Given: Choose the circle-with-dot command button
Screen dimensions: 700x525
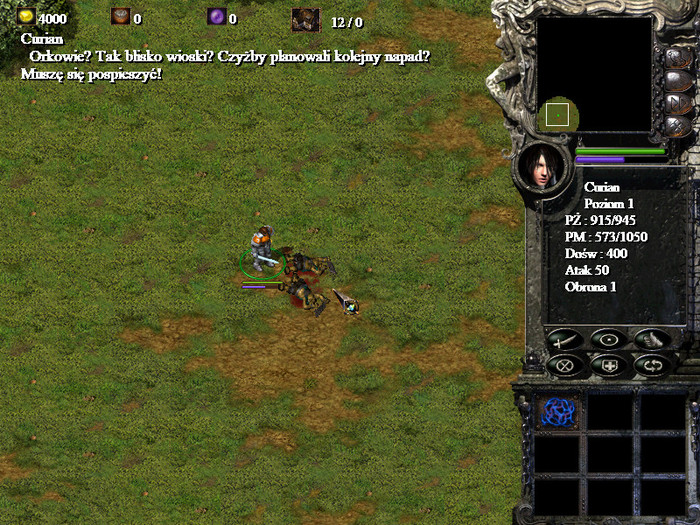Looking at the screenshot, I should (x=608, y=339).
